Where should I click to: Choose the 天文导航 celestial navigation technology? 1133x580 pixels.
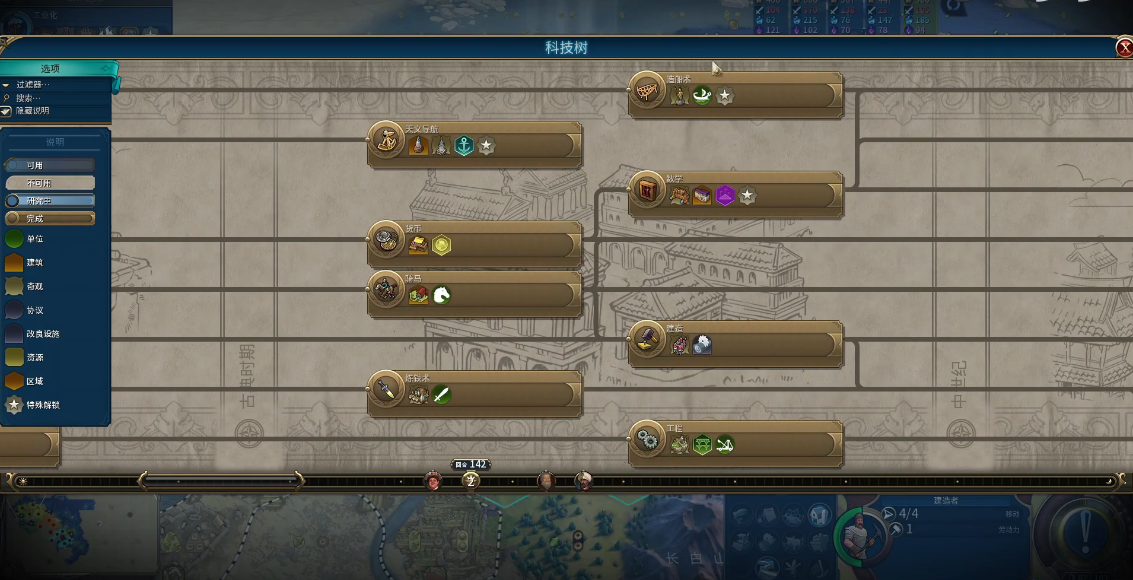(x=475, y=145)
